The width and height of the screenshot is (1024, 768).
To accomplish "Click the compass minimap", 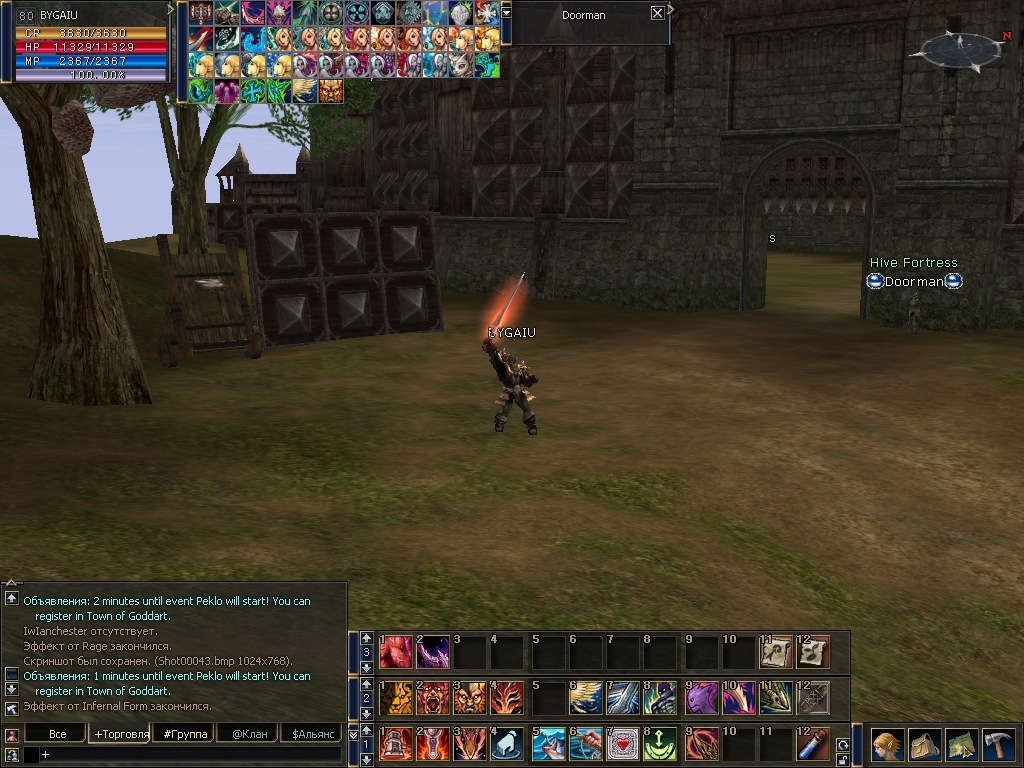I will (x=959, y=47).
